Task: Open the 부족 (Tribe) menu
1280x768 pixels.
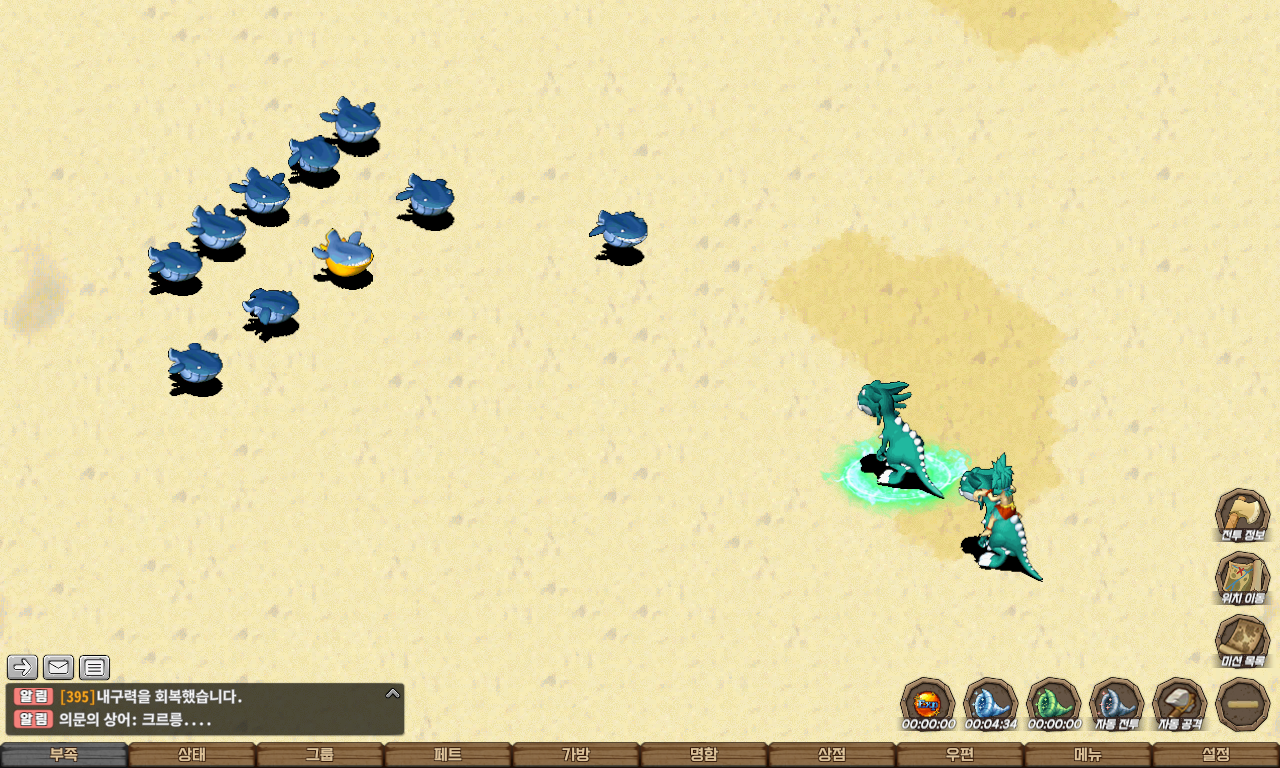Action: (x=64, y=755)
